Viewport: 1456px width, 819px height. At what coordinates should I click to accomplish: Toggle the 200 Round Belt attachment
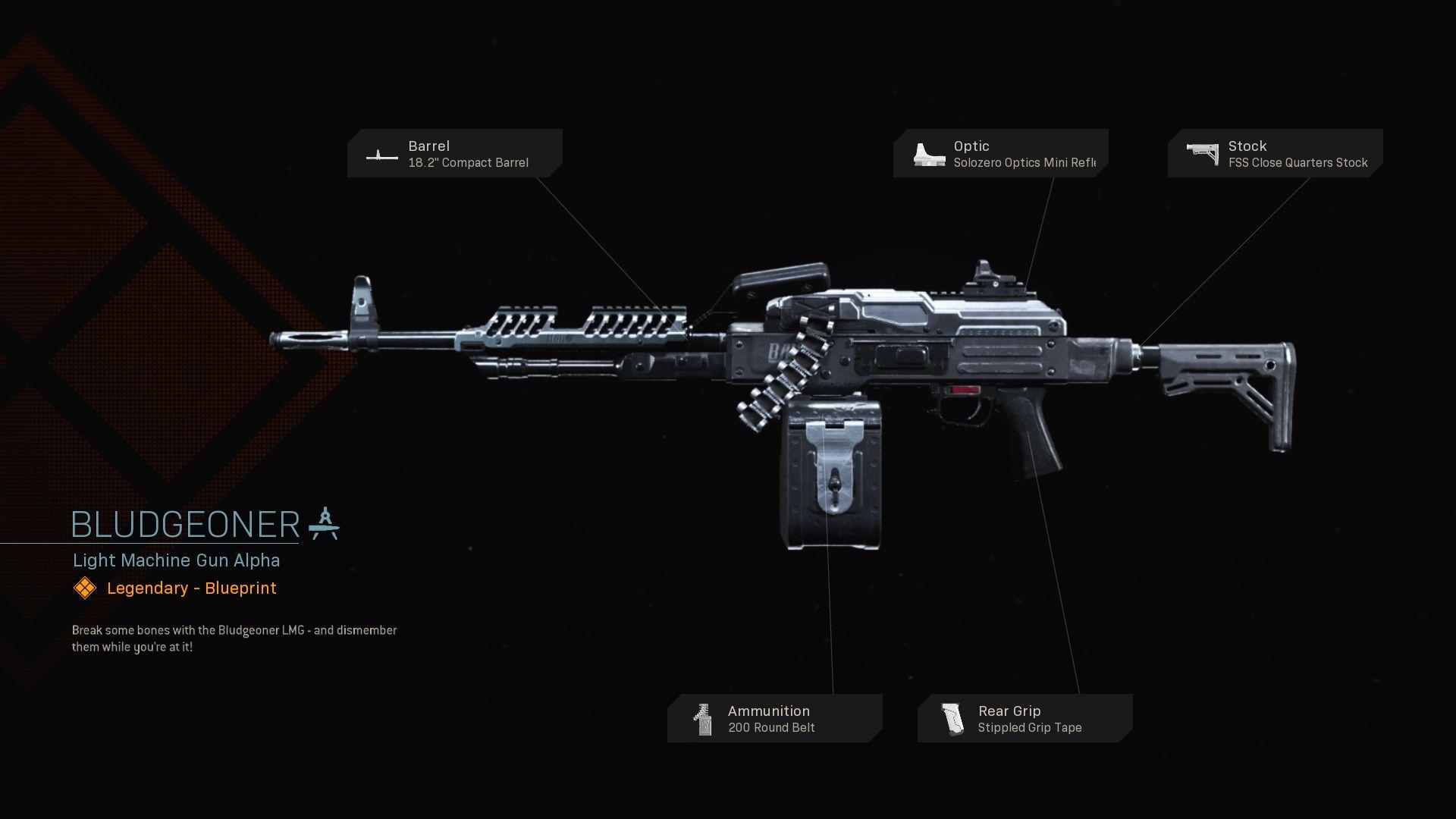(x=770, y=727)
